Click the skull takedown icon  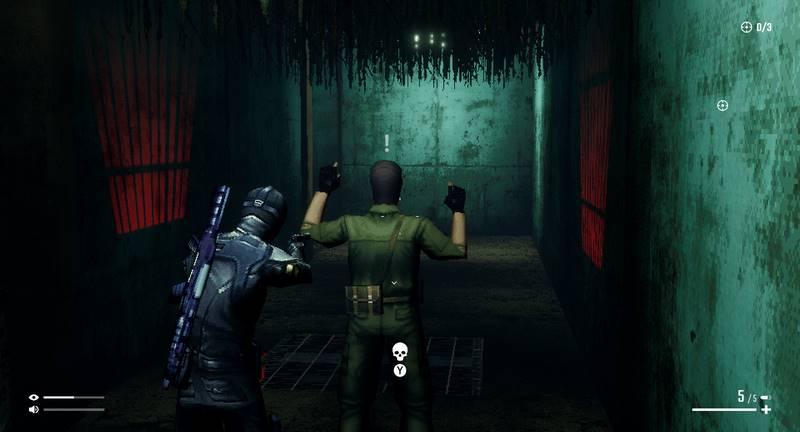point(400,351)
